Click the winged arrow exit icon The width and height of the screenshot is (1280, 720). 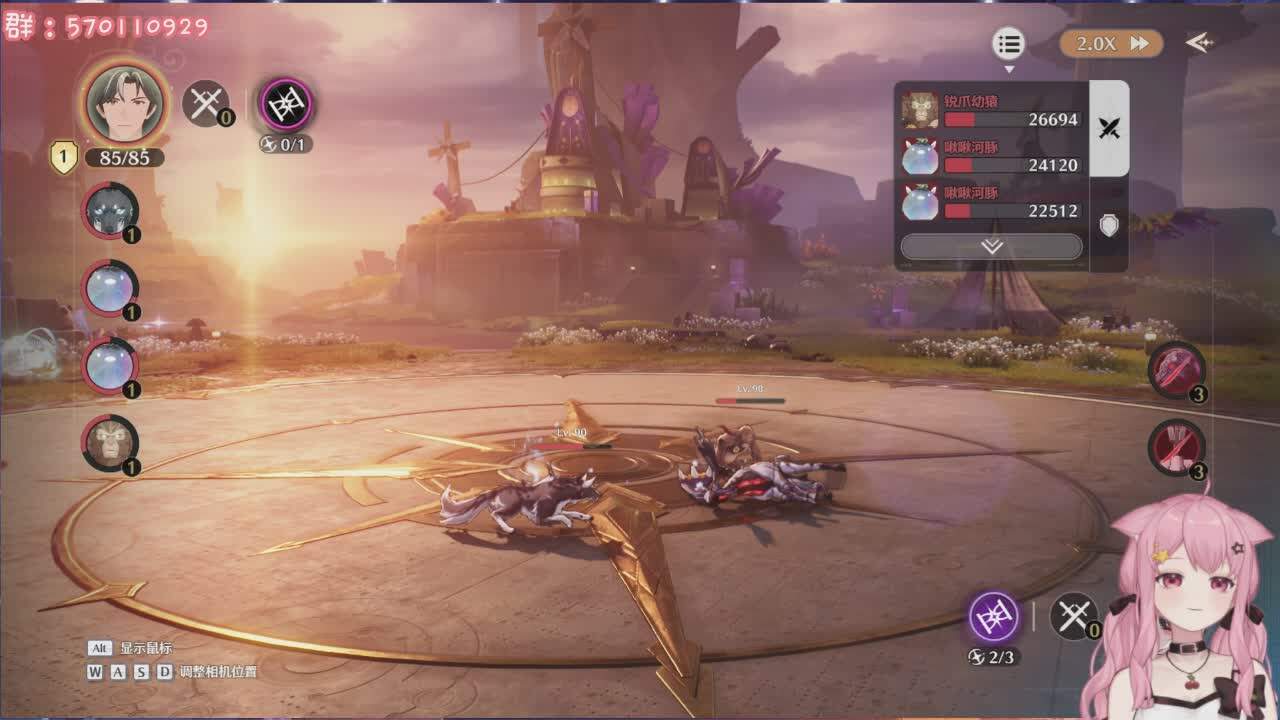pyautogui.click(x=1199, y=43)
